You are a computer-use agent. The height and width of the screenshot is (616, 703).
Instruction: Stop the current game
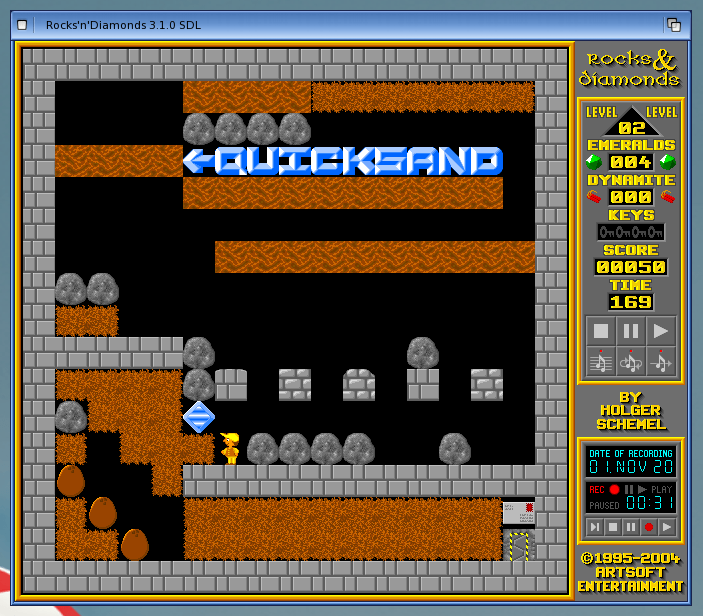(x=600, y=331)
